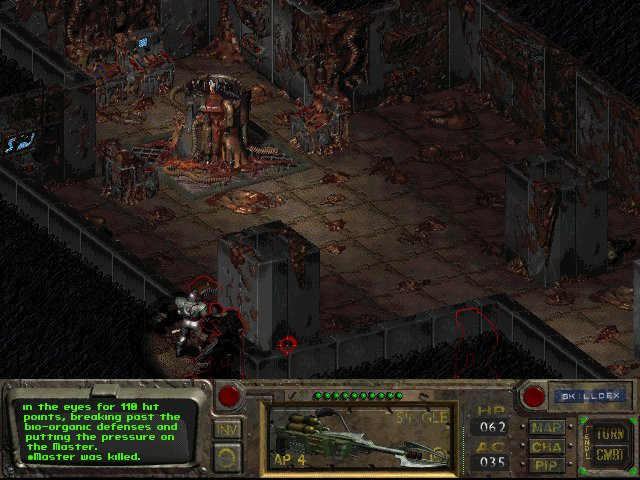Open the CHA character sheet
Viewport: 640px width, 480px height.
pos(547,447)
